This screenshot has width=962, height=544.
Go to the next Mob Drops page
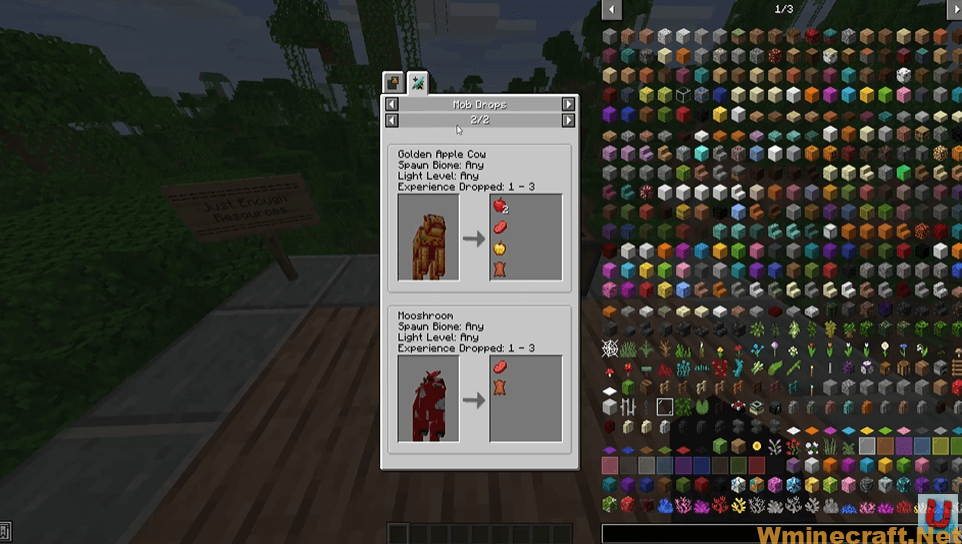[568, 120]
